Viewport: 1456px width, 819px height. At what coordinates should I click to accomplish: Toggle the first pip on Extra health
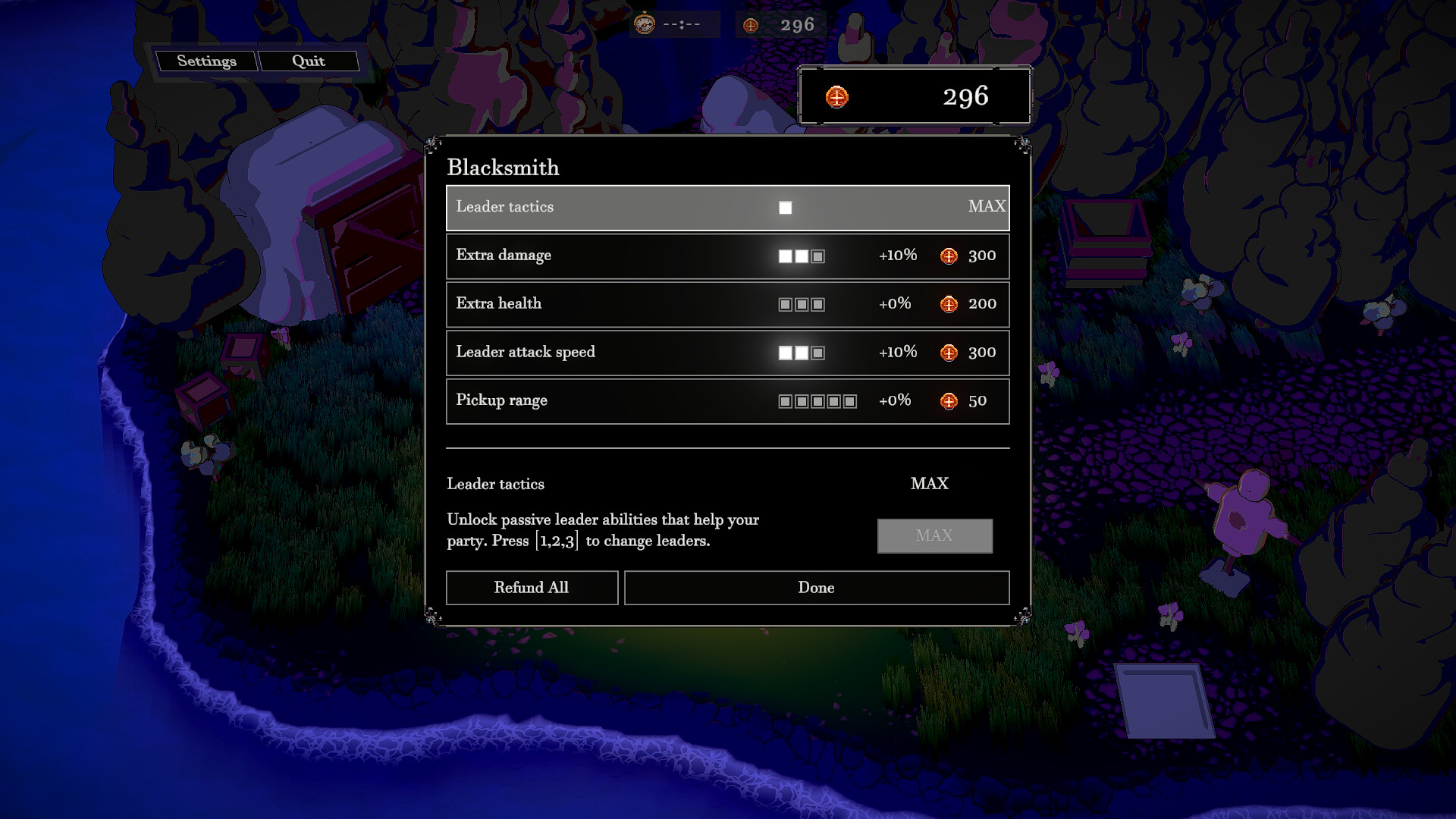[785, 304]
